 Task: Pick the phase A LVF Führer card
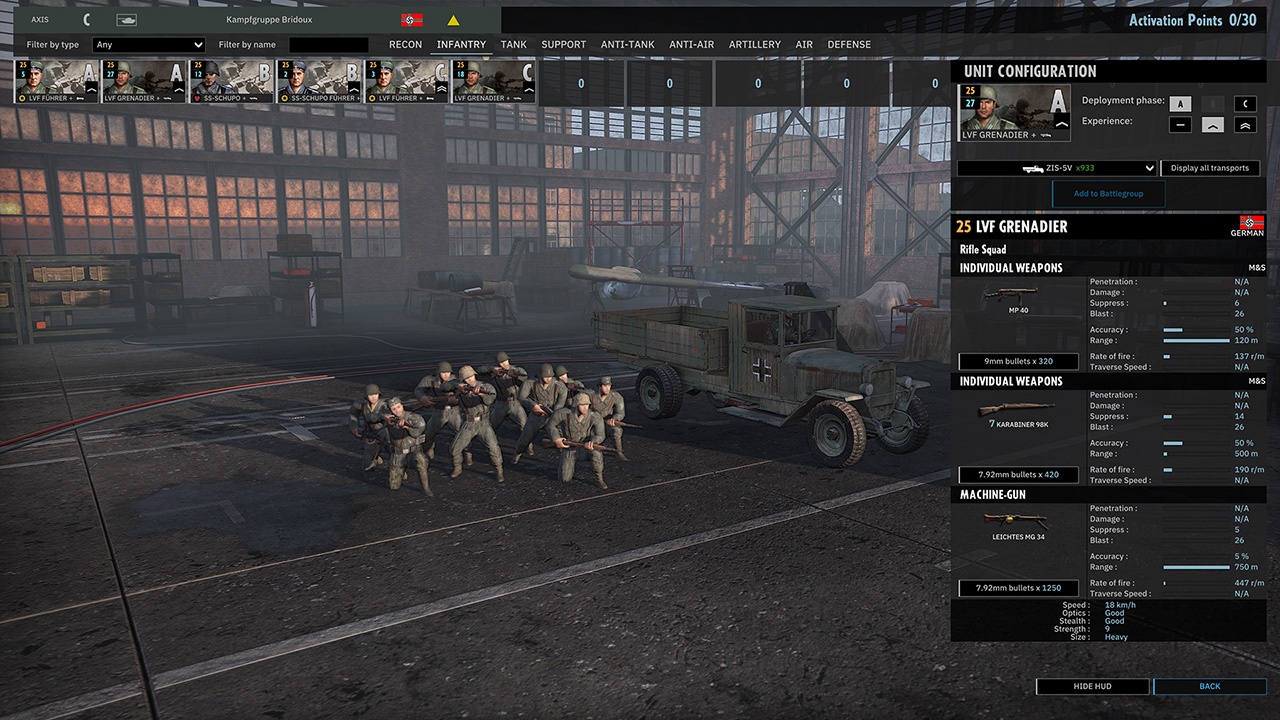[x=57, y=82]
